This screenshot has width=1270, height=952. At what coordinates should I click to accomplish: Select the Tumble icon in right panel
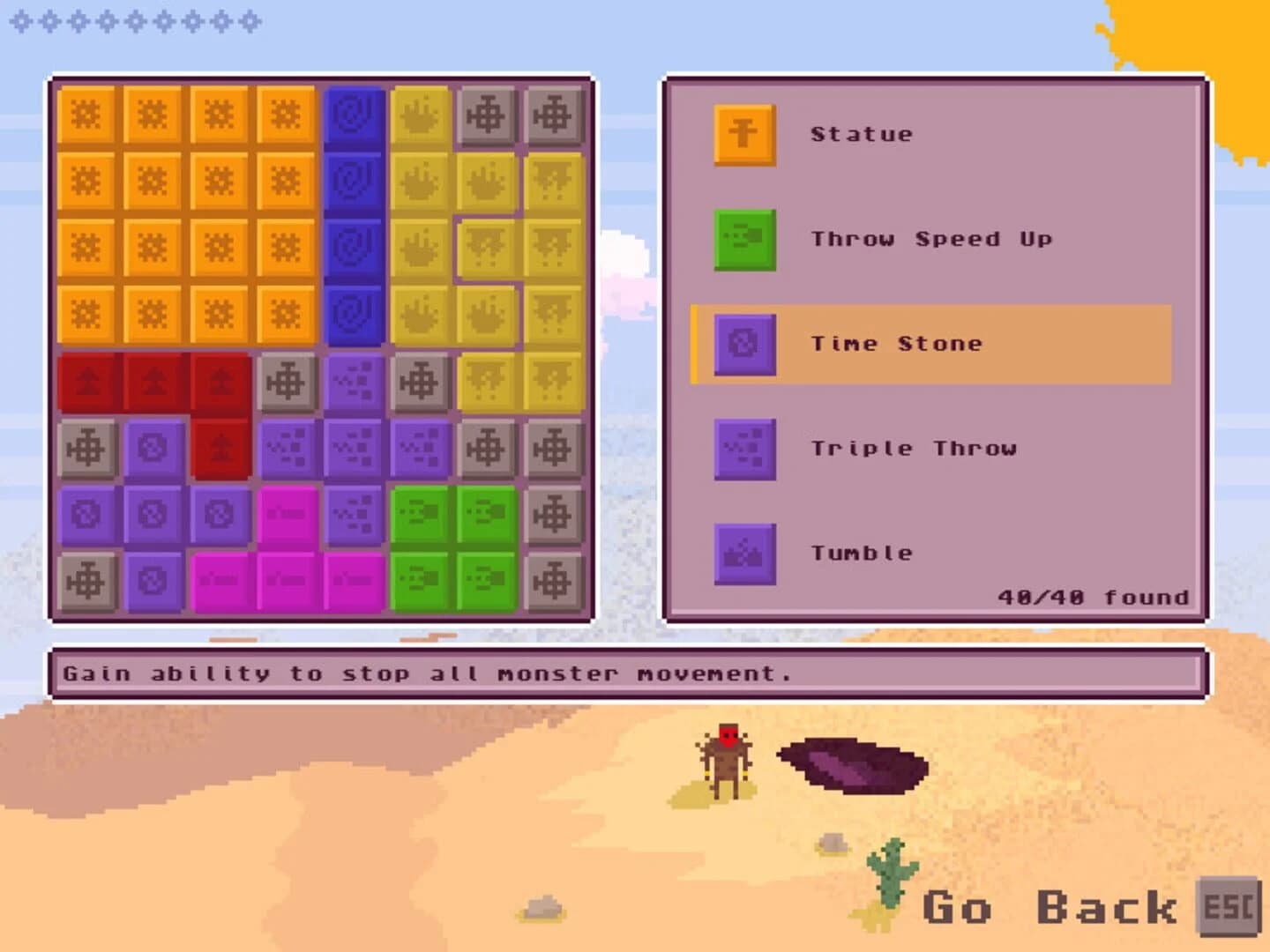pos(743,553)
